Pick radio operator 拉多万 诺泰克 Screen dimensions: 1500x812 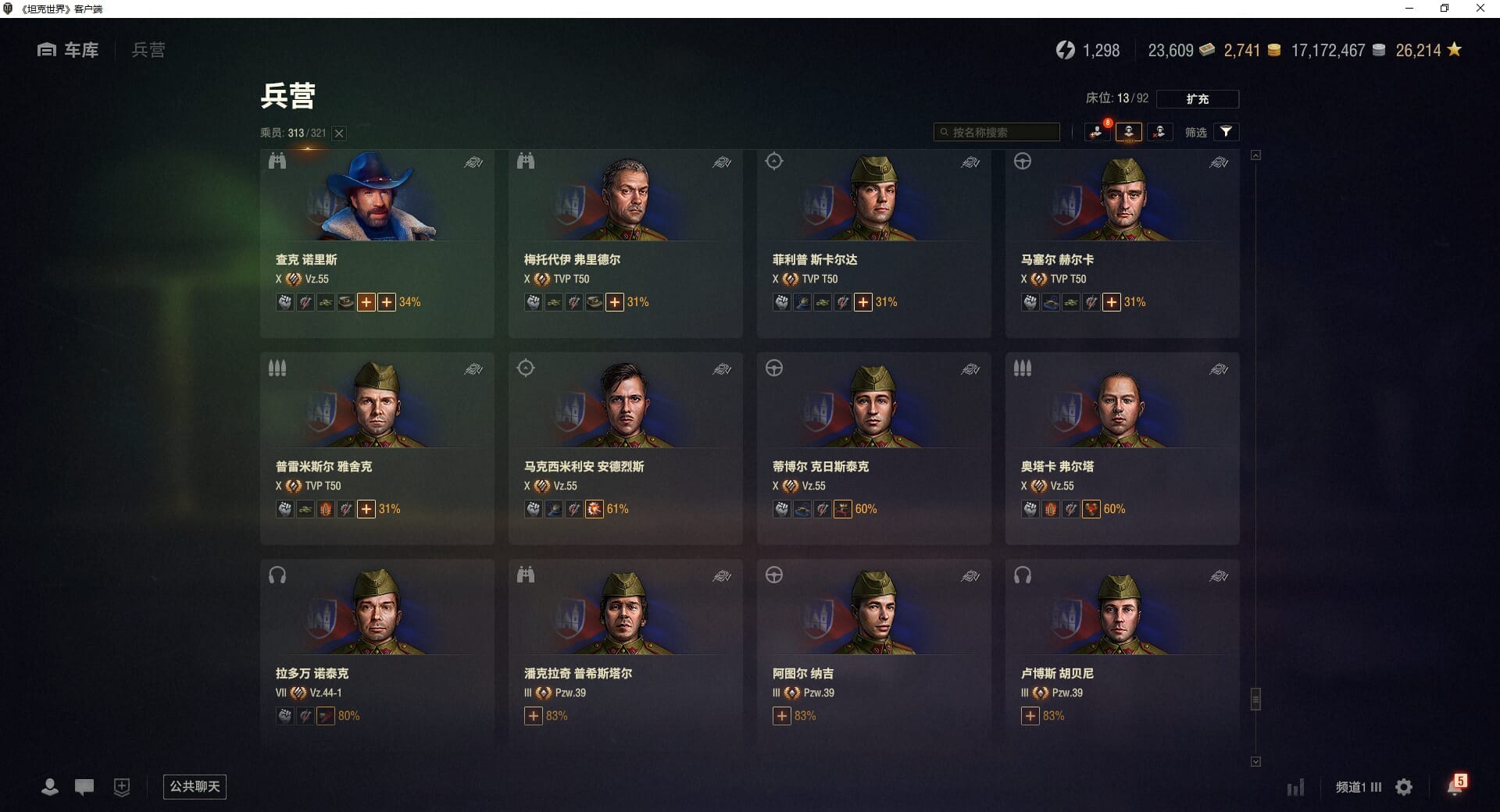coord(377,656)
